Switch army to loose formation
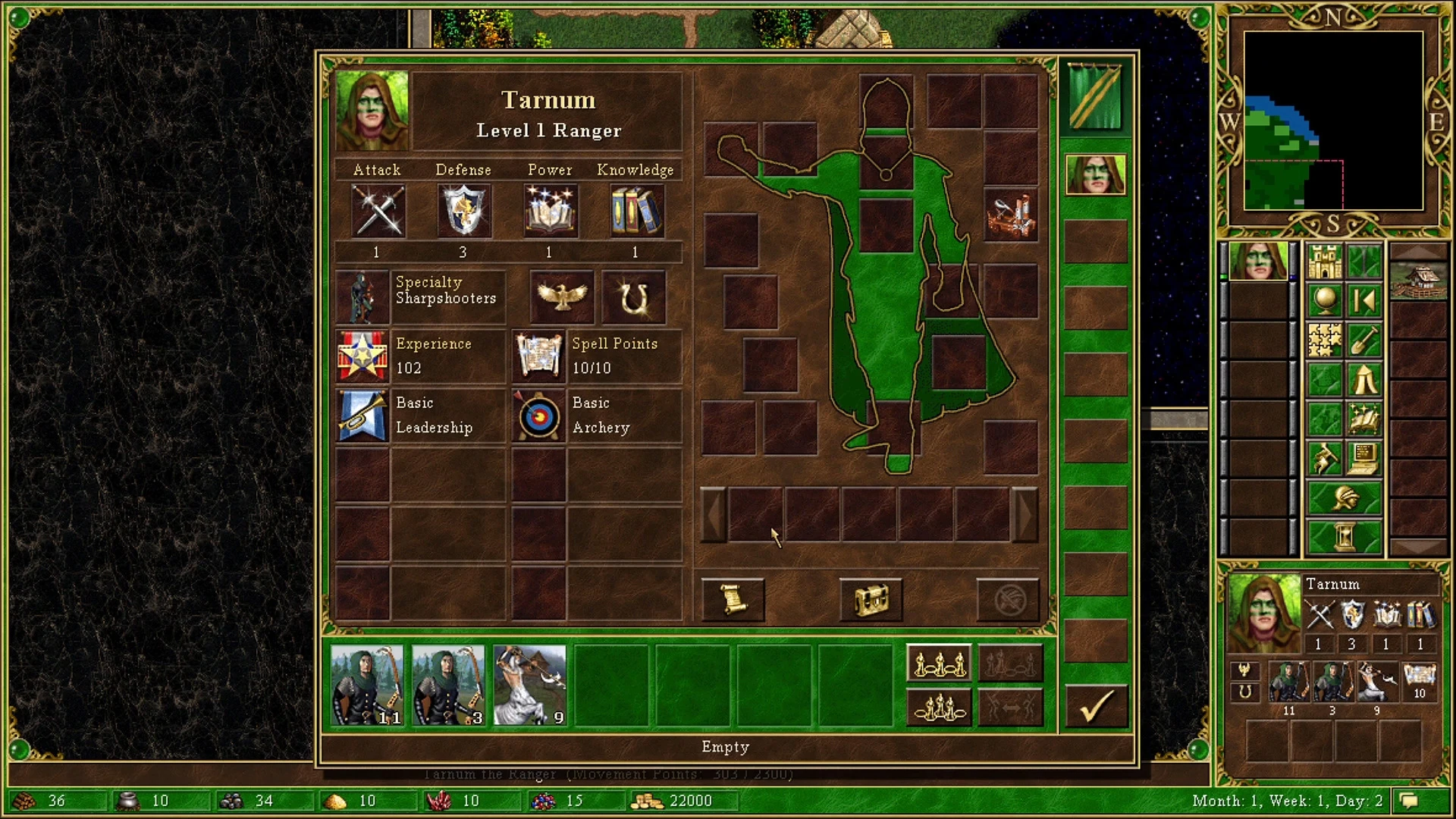The width and height of the screenshot is (1456, 819). point(940,662)
